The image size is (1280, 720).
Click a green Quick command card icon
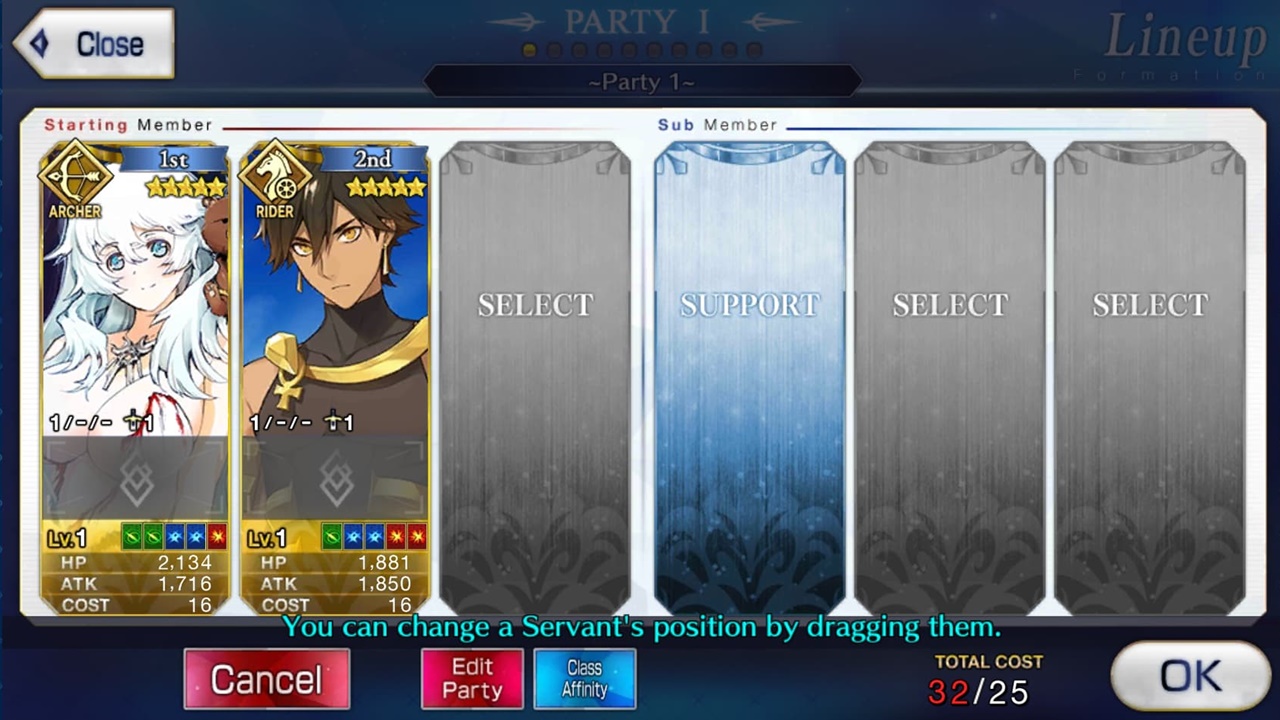pyautogui.click(x=130, y=537)
